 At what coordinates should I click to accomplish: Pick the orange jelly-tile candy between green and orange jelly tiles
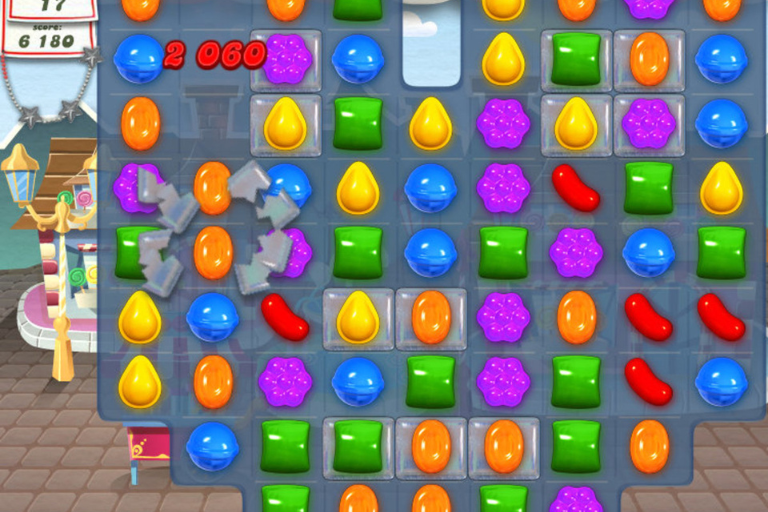pos(431,446)
